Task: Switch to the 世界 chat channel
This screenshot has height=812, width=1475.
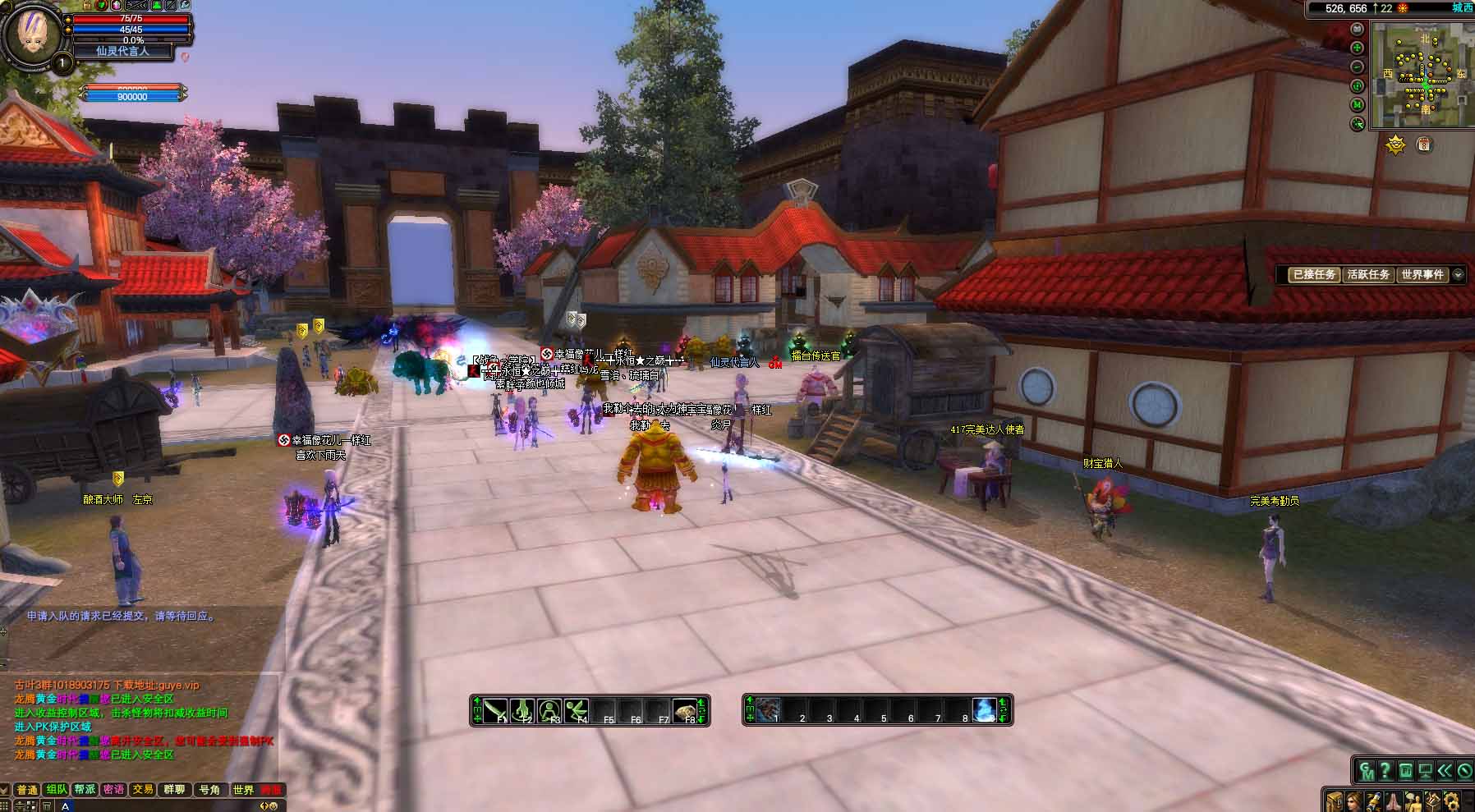Action: pyautogui.click(x=243, y=790)
